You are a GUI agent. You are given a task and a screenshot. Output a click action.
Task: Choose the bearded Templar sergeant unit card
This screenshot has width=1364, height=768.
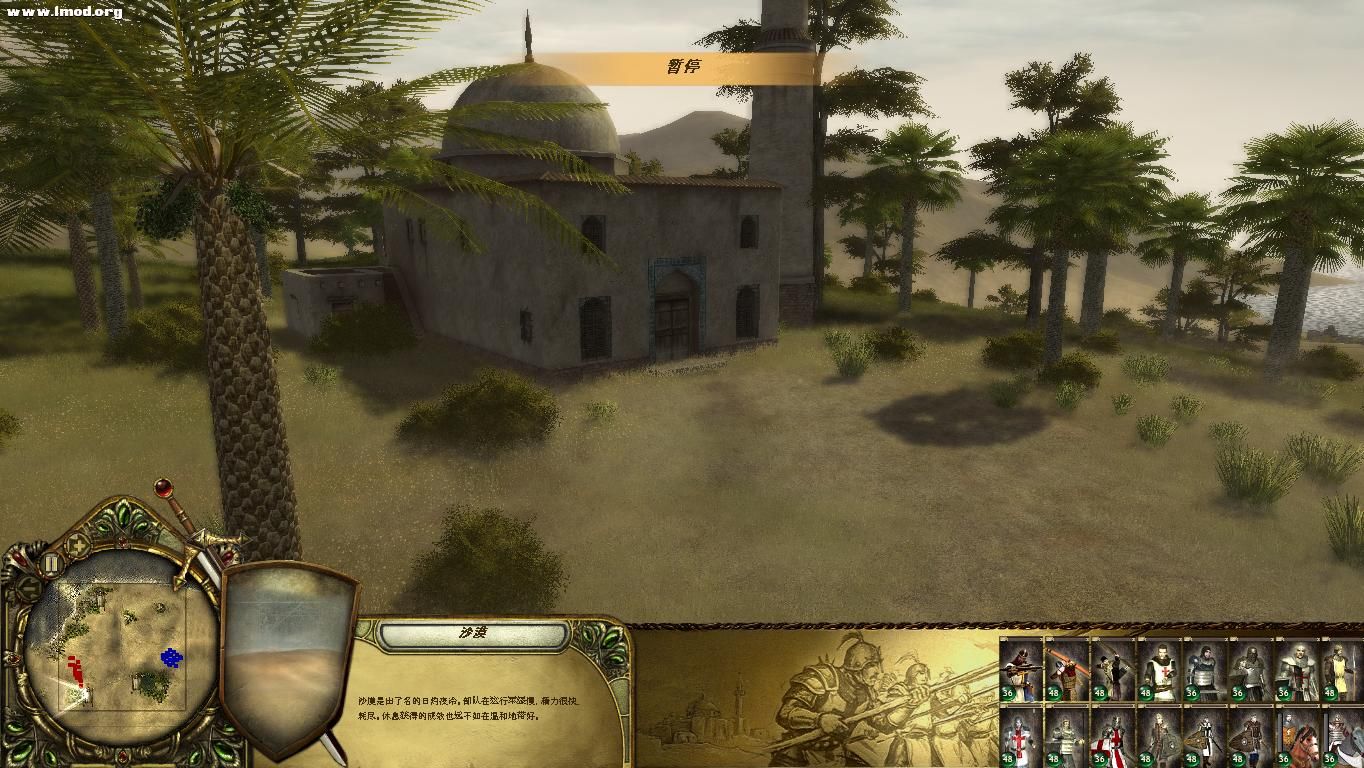[x=1160, y=669]
